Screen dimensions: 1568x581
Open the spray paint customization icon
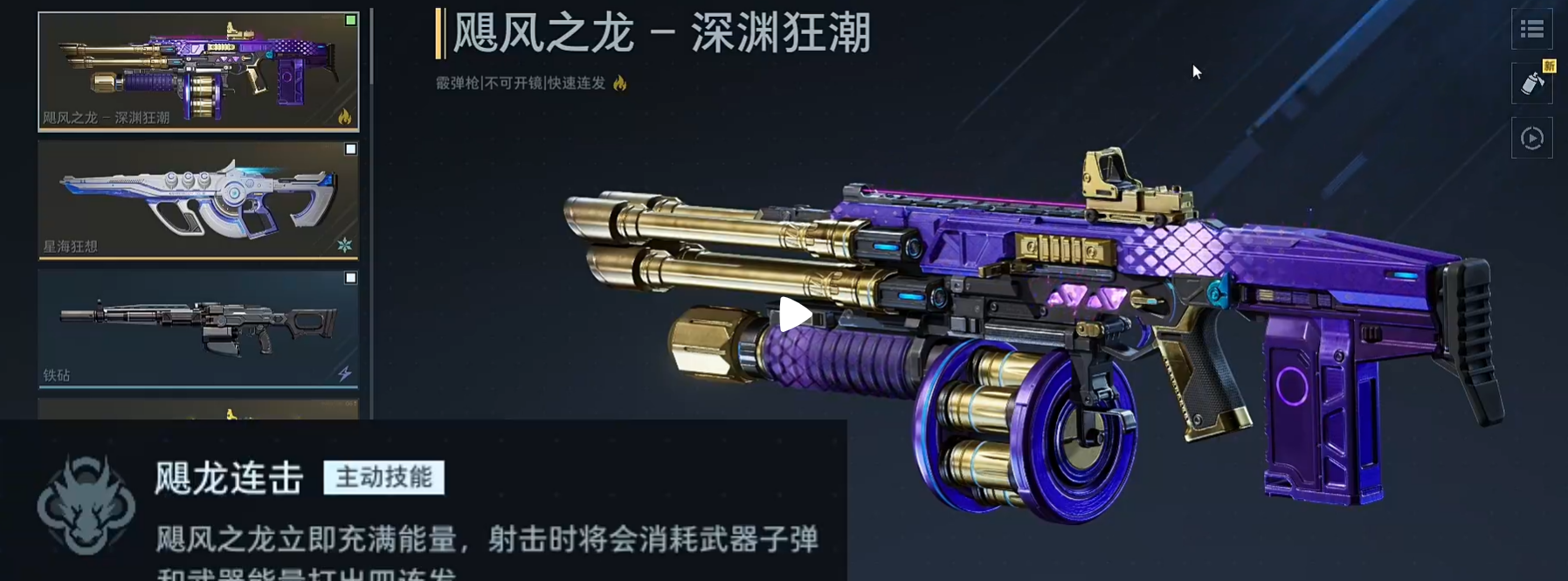pos(1531,84)
